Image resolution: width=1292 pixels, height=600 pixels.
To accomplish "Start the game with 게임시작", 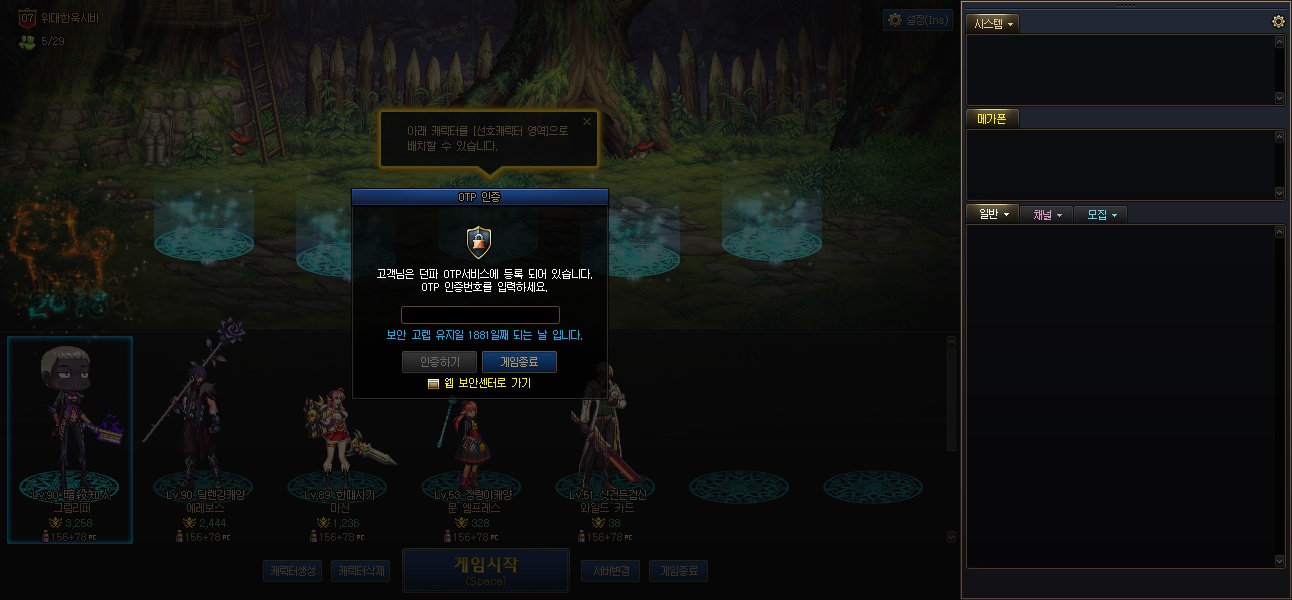I will [x=485, y=569].
